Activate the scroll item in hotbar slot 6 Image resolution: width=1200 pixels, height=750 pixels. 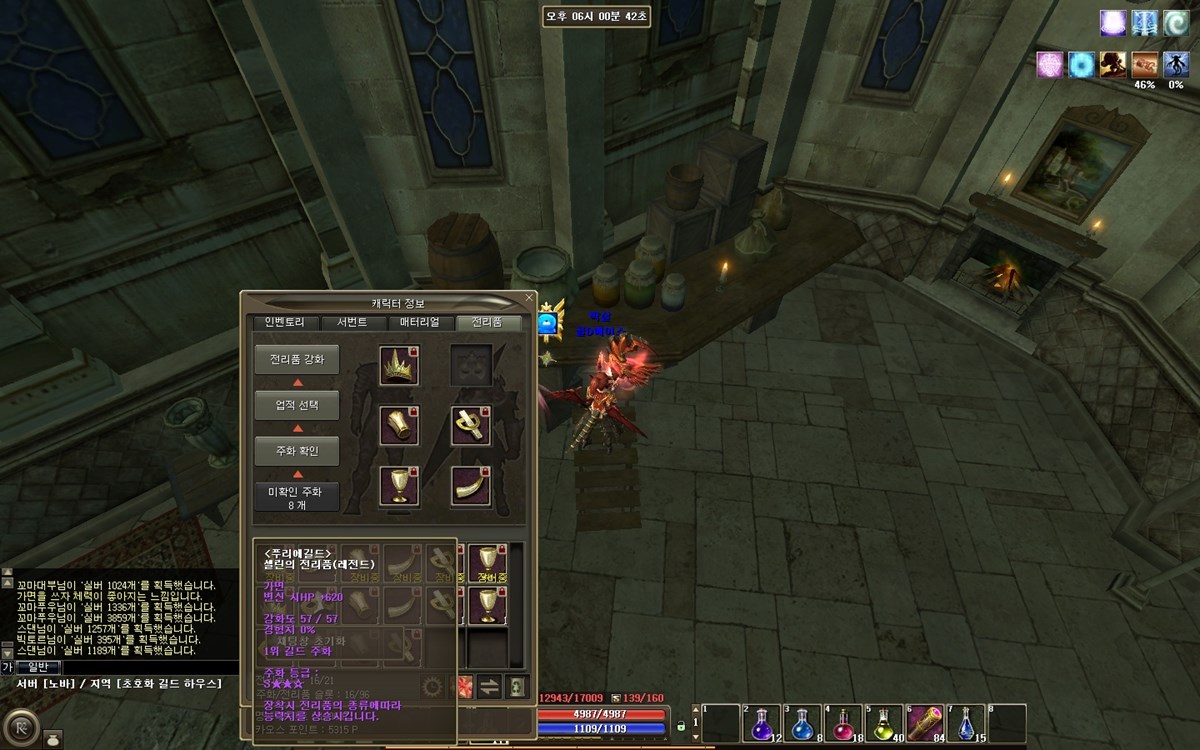[x=925, y=723]
